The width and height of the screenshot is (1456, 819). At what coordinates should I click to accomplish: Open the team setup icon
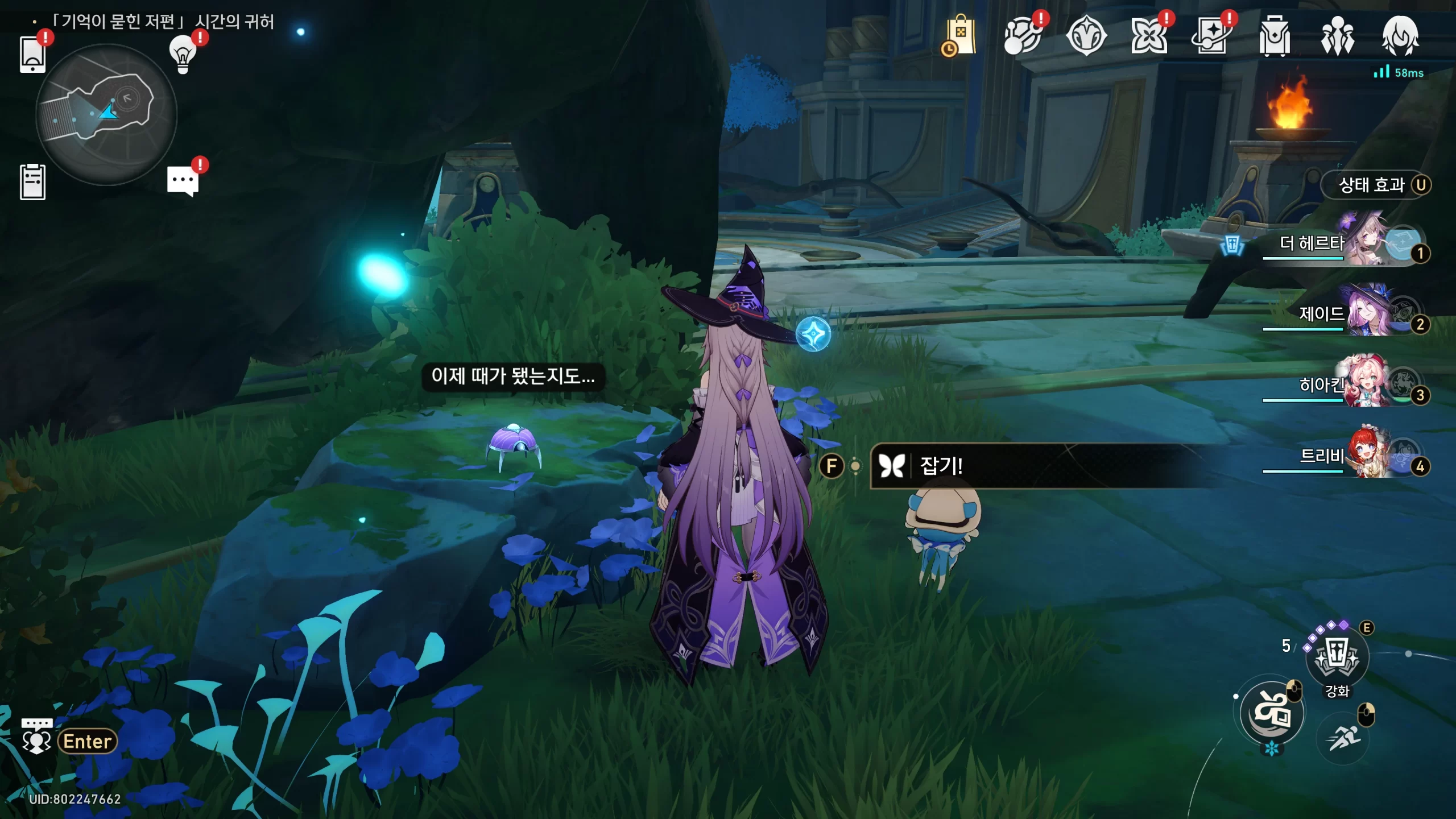pos(1337,36)
